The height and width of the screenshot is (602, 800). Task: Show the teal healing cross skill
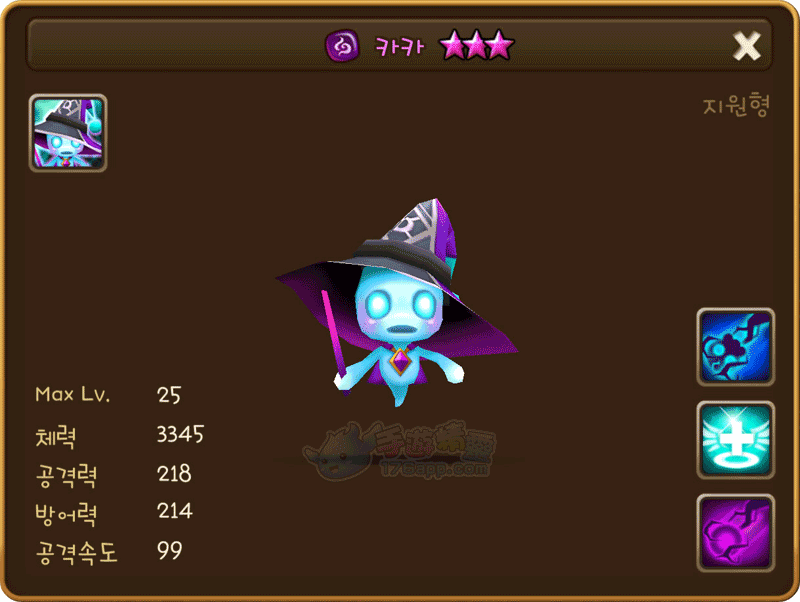click(x=735, y=440)
